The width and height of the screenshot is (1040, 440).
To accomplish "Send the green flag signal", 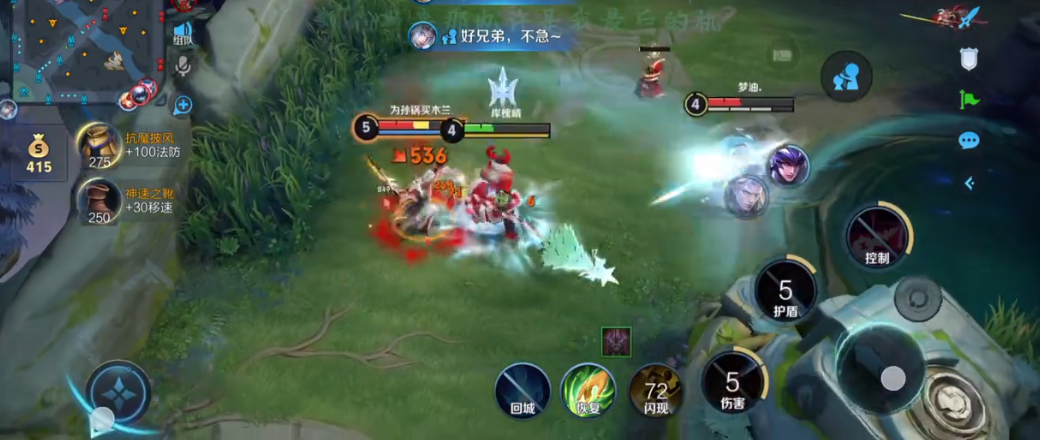I will click(968, 99).
